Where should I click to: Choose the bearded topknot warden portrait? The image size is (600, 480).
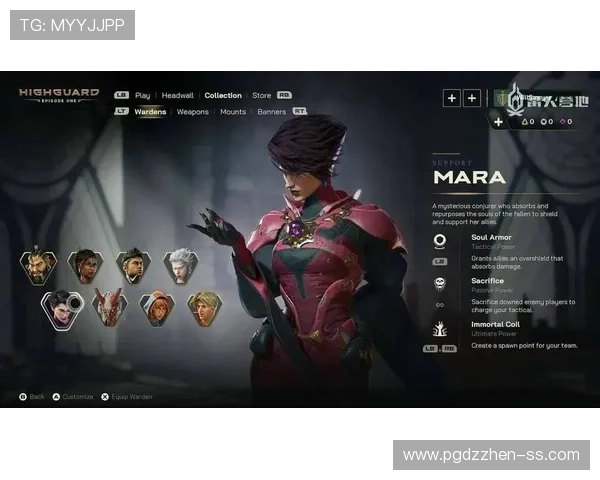[x=39, y=267]
